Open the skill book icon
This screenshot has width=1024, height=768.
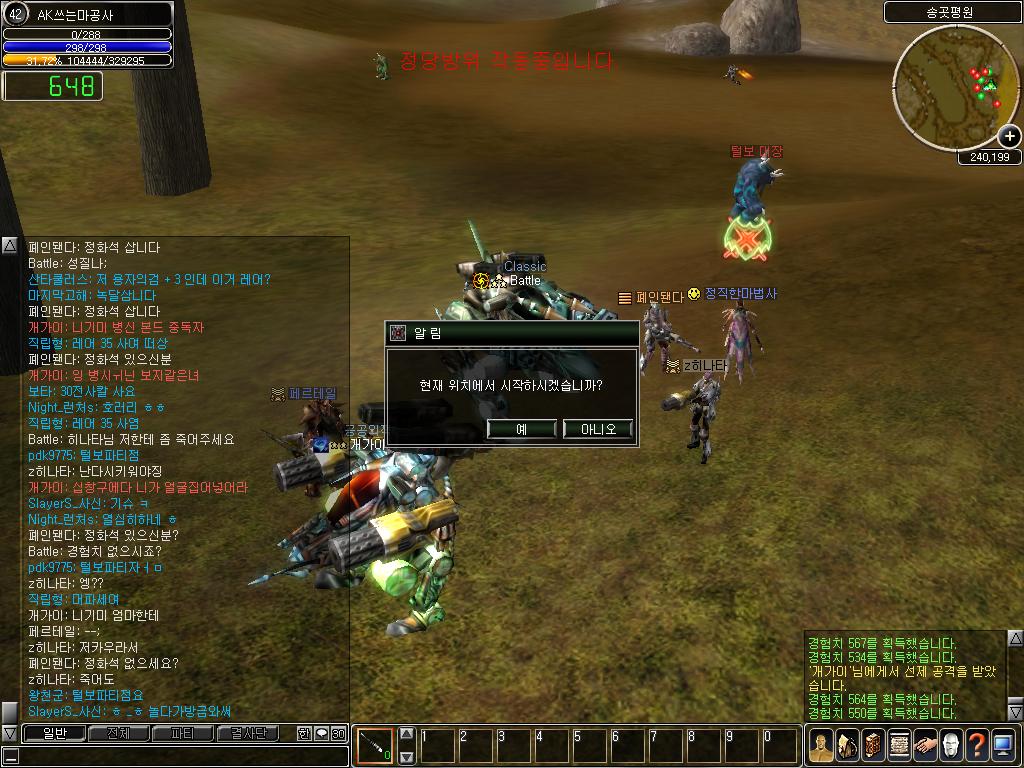click(872, 745)
